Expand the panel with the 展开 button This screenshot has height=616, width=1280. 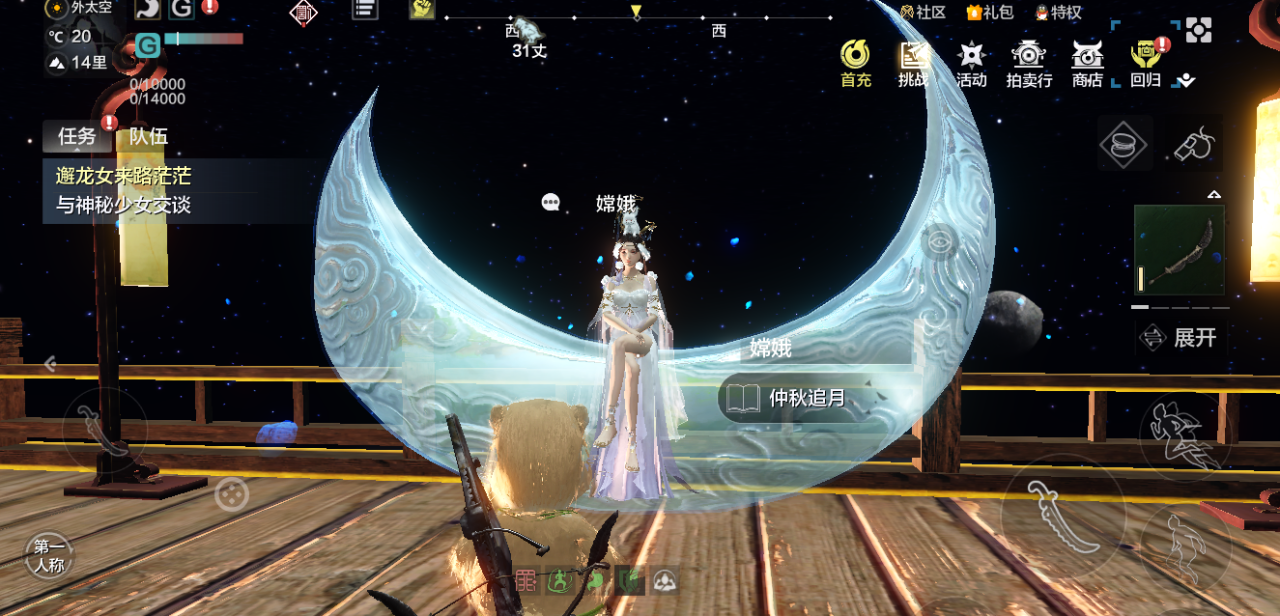pyautogui.click(x=1182, y=337)
